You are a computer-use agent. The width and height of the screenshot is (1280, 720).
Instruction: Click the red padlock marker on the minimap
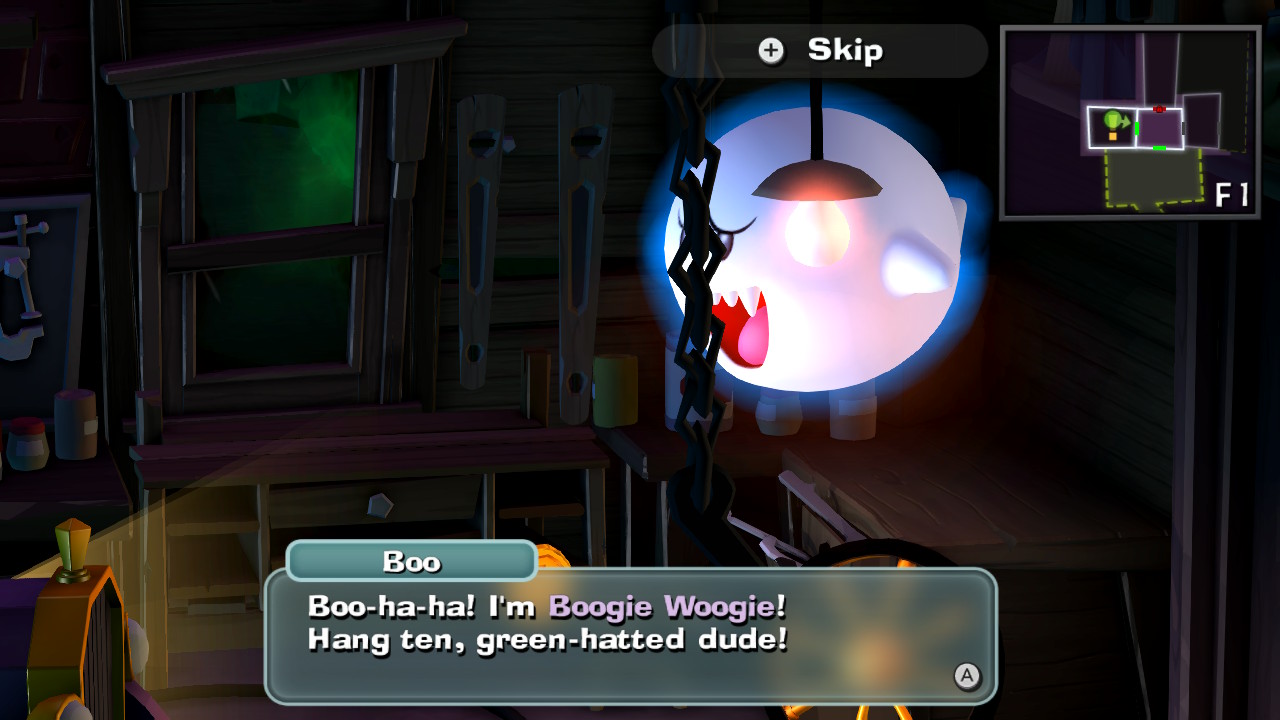1160,109
